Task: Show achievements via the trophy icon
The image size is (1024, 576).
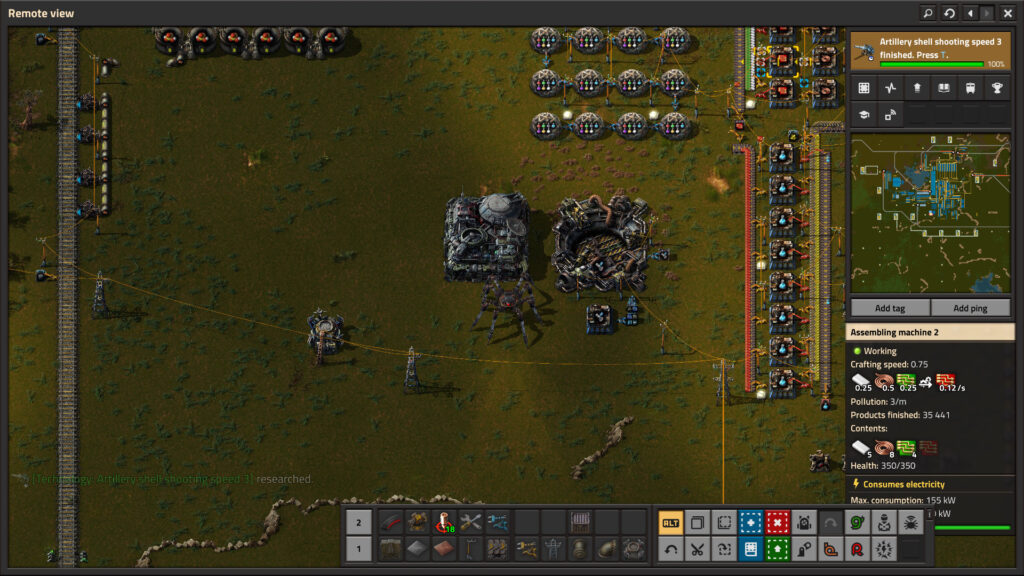Action: pyautogui.click(x=996, y=88)
